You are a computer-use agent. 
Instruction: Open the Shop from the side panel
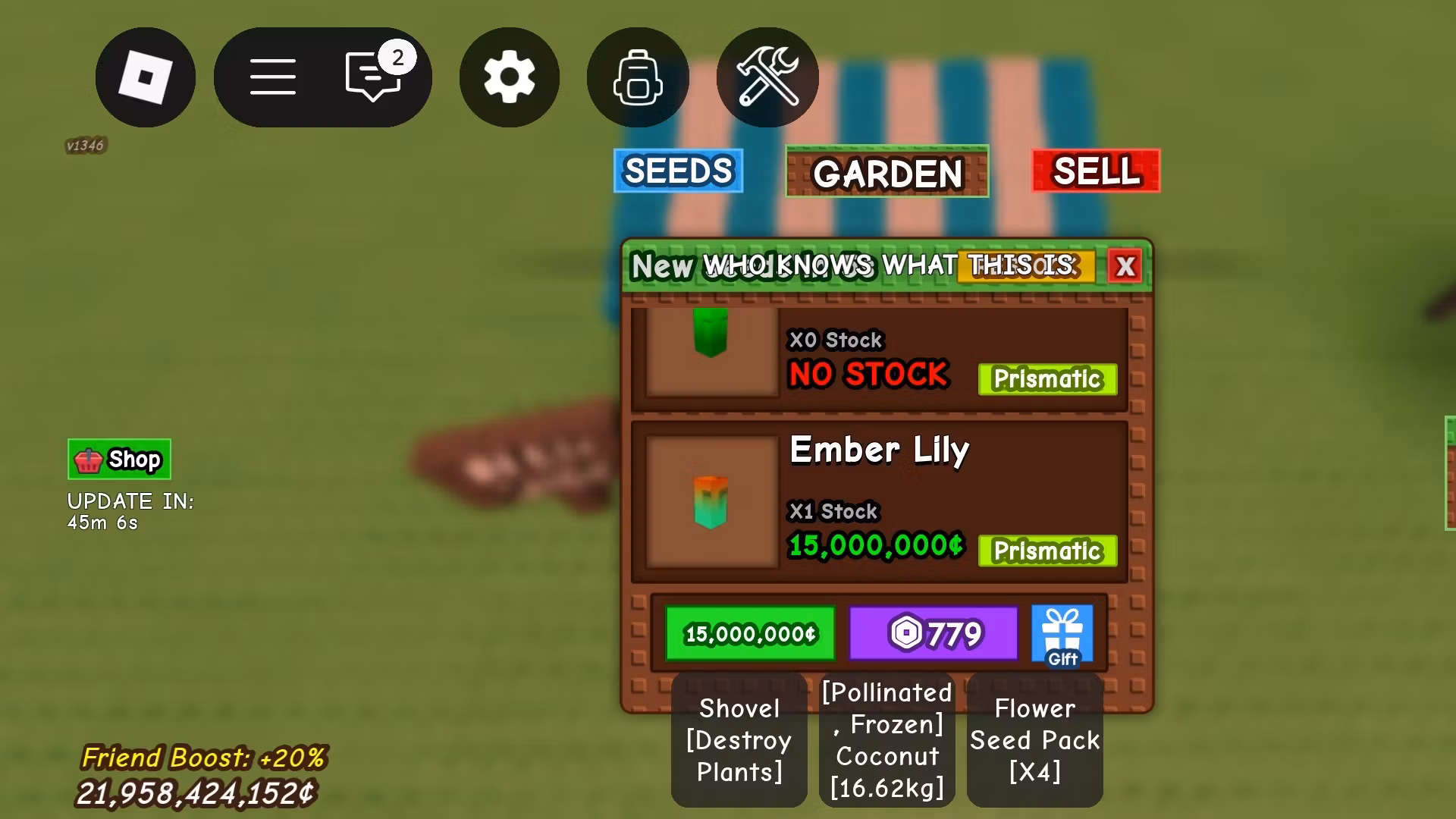pyautogui.click(x=119, y=460)
